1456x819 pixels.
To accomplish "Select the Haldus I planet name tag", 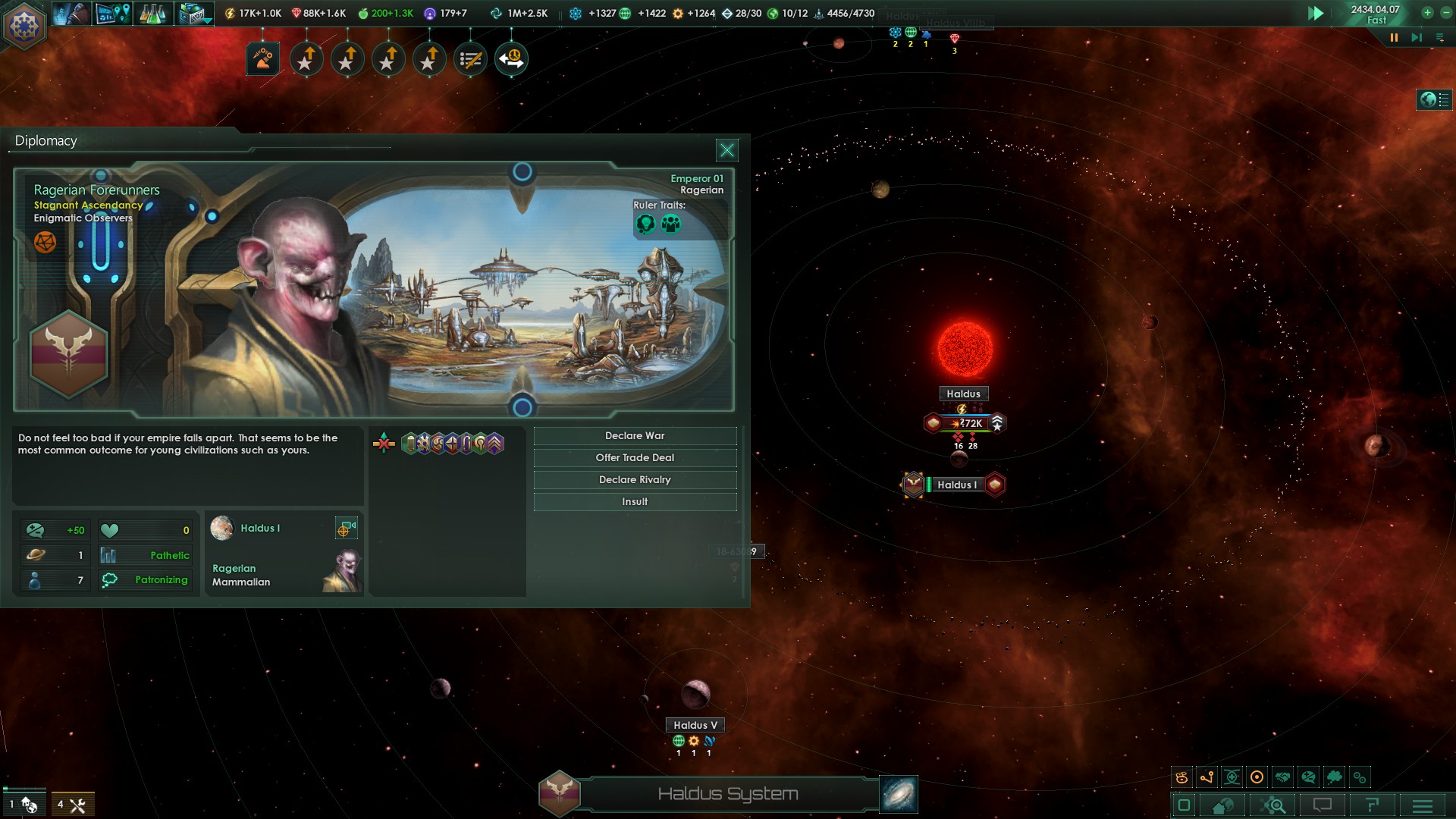I will click(957, 485).
